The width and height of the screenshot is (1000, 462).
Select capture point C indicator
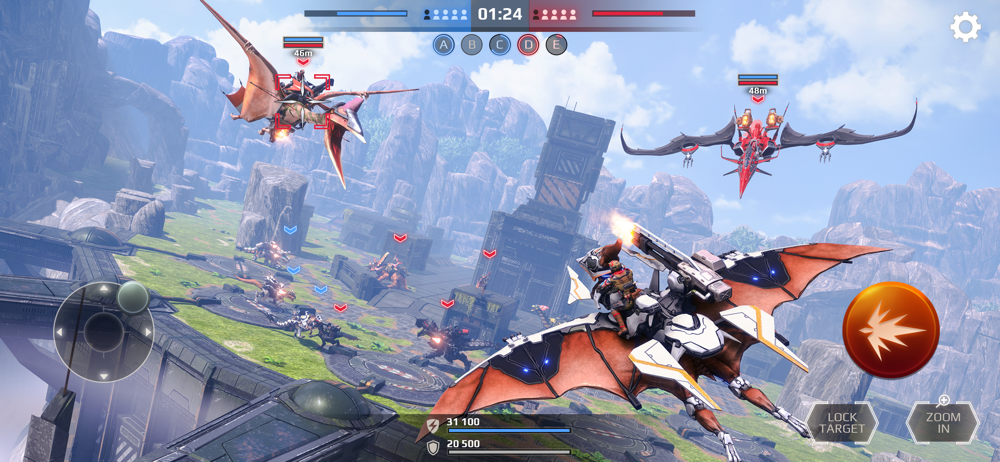click(500, 44)
